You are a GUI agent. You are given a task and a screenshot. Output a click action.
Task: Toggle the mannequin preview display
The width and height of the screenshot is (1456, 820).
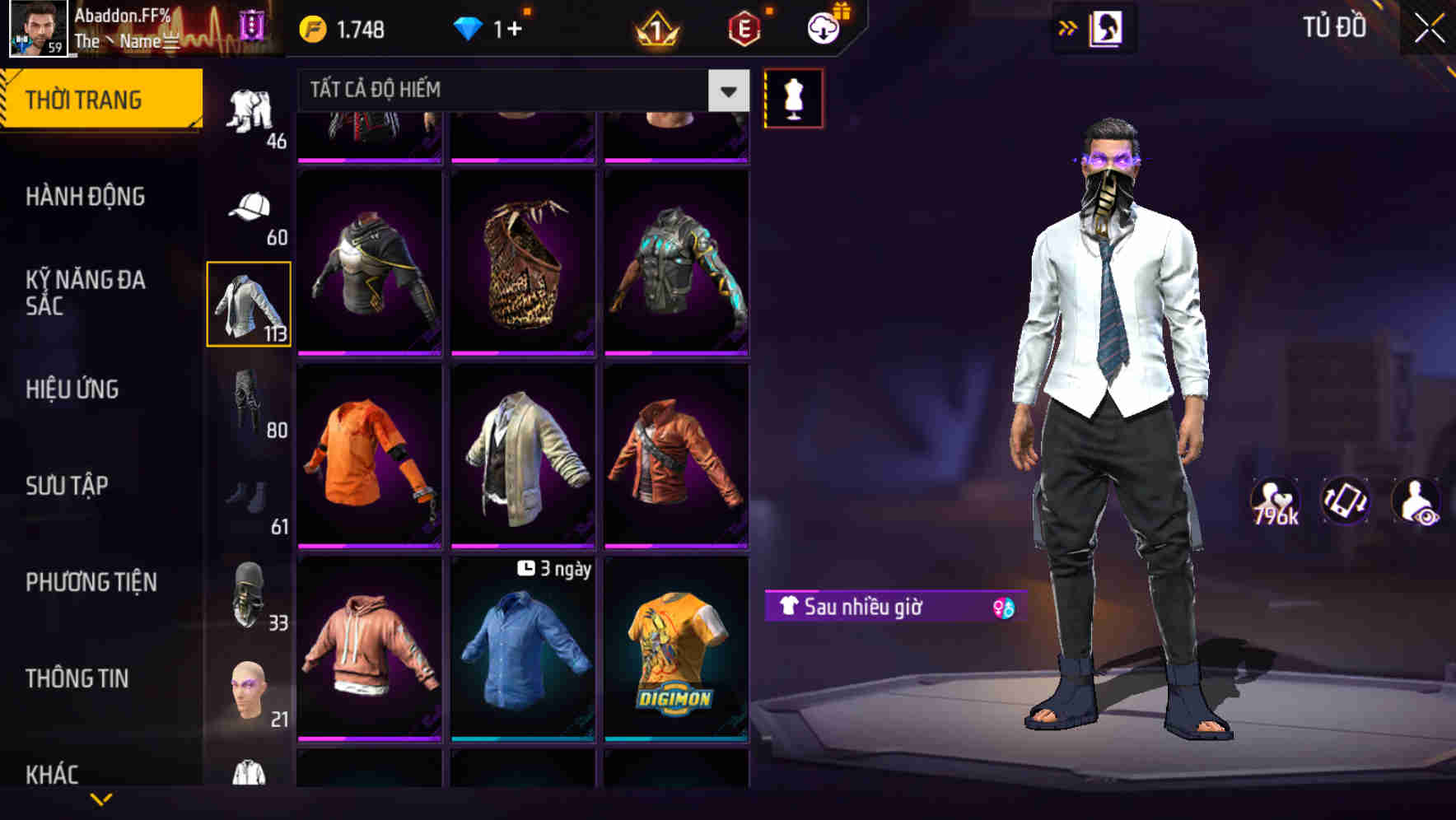[x=793, y=97]
